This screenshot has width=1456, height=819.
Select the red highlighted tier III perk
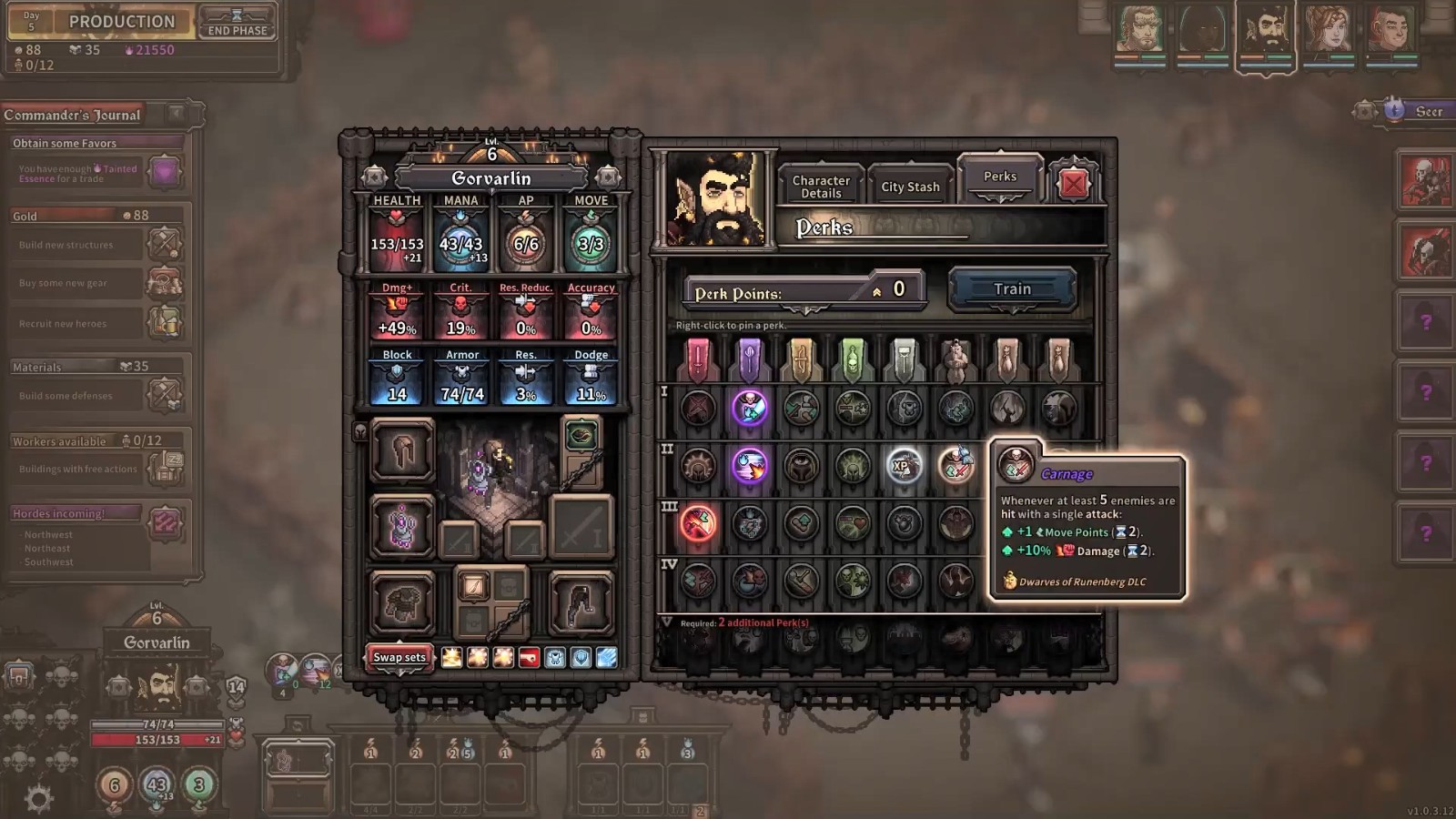pyautogui.click(x=698, y=523)
